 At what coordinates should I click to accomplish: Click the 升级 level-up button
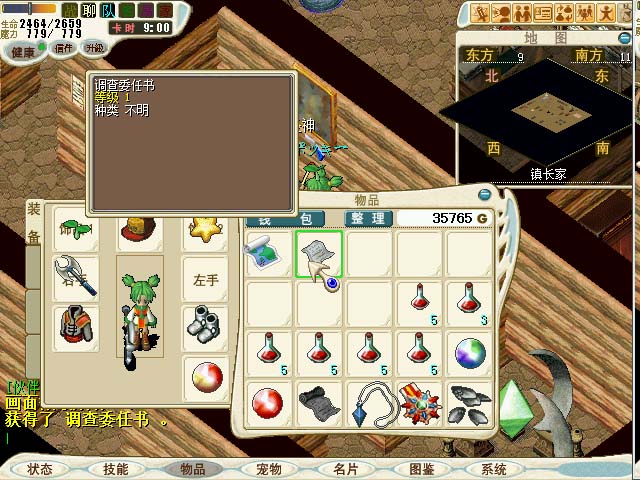[95, 48]
